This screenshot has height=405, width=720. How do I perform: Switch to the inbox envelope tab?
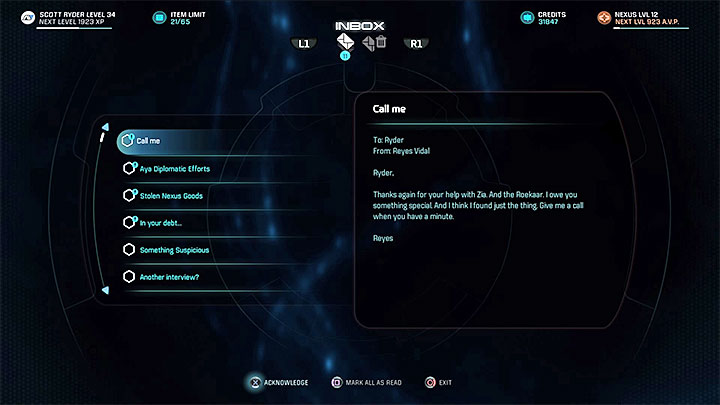coord(345,42)
